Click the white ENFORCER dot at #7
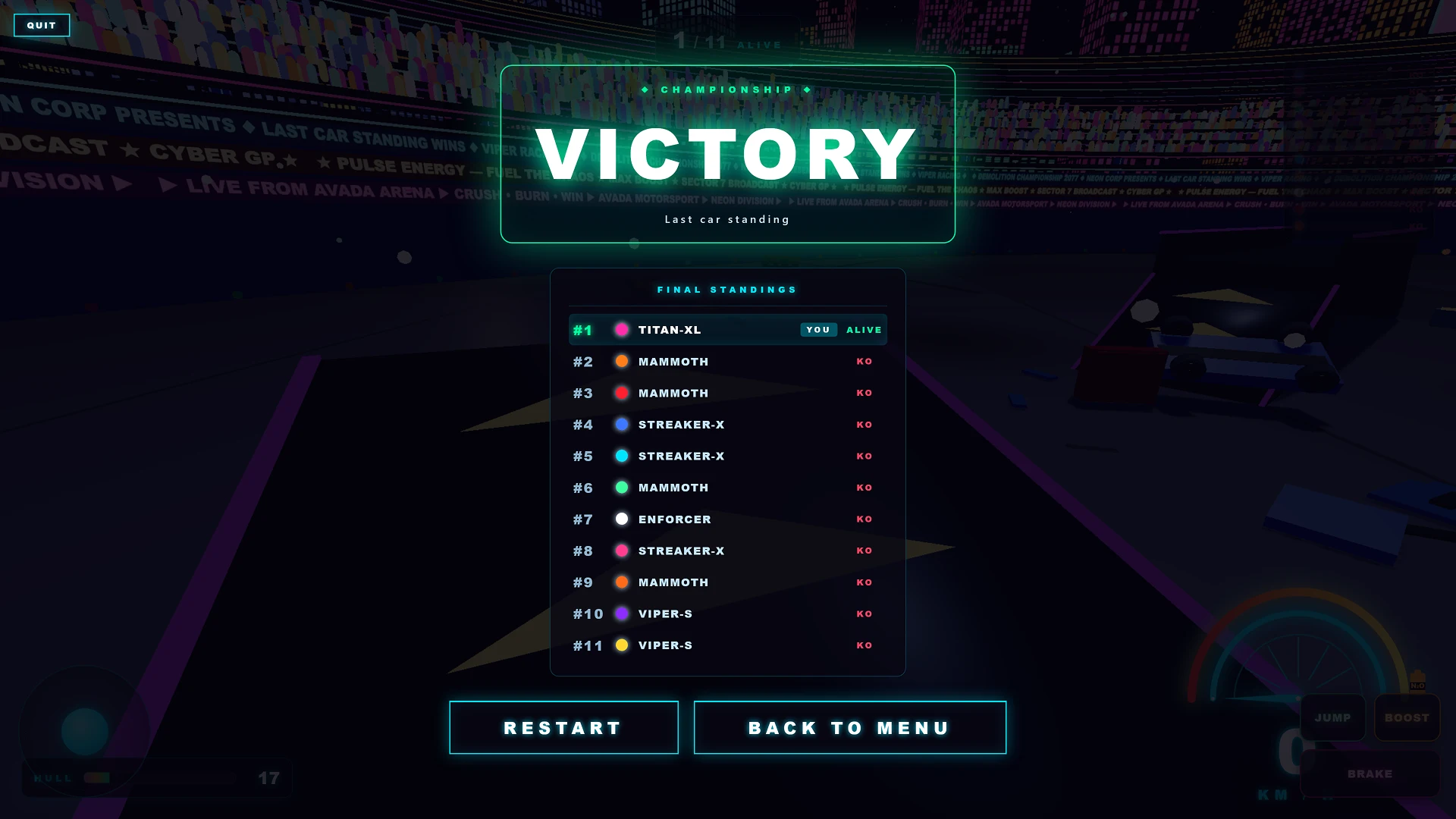The height and width of the screenshot is (819, 1456). click(x=621, y=519)
